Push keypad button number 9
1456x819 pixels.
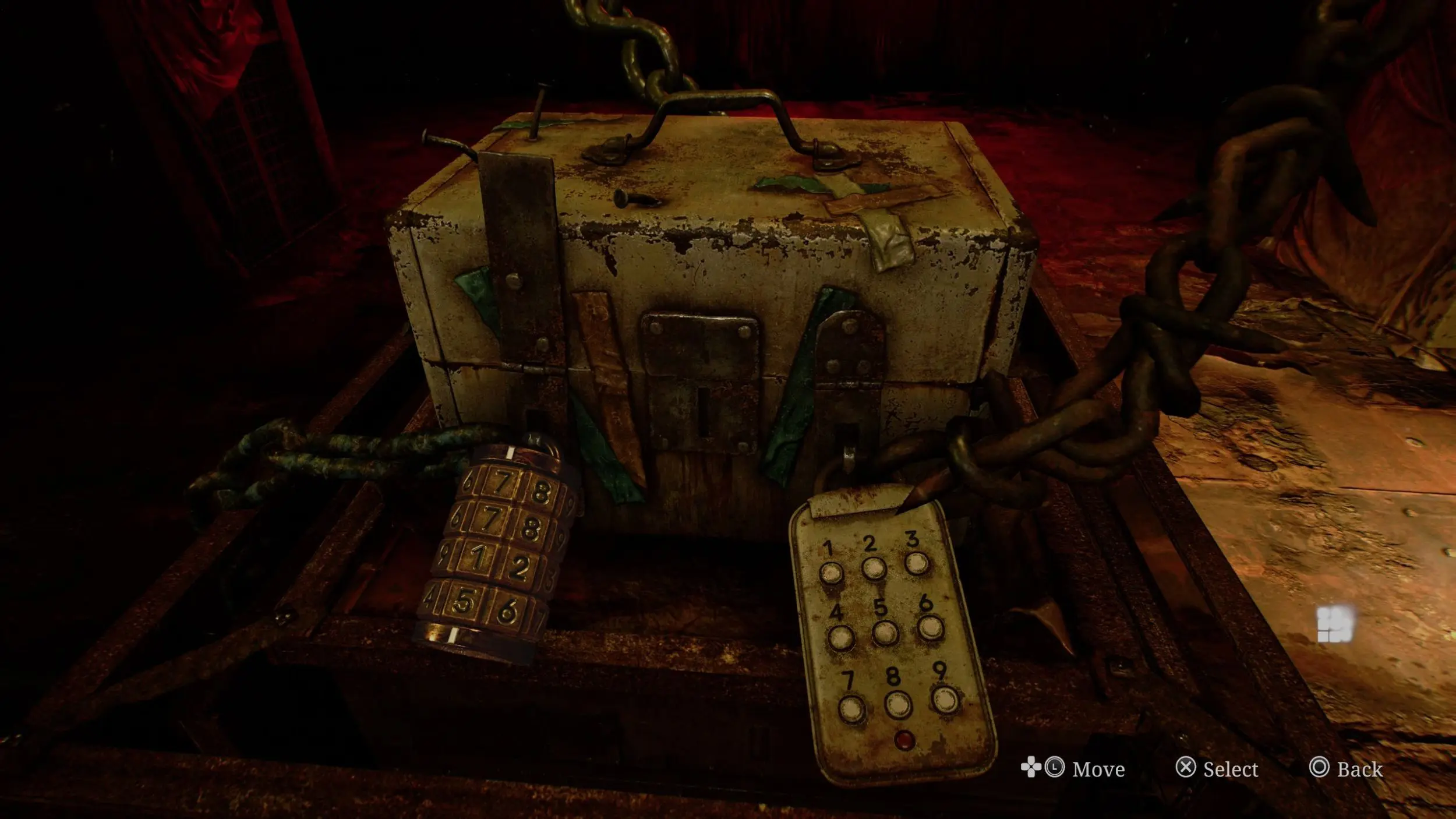945,699
